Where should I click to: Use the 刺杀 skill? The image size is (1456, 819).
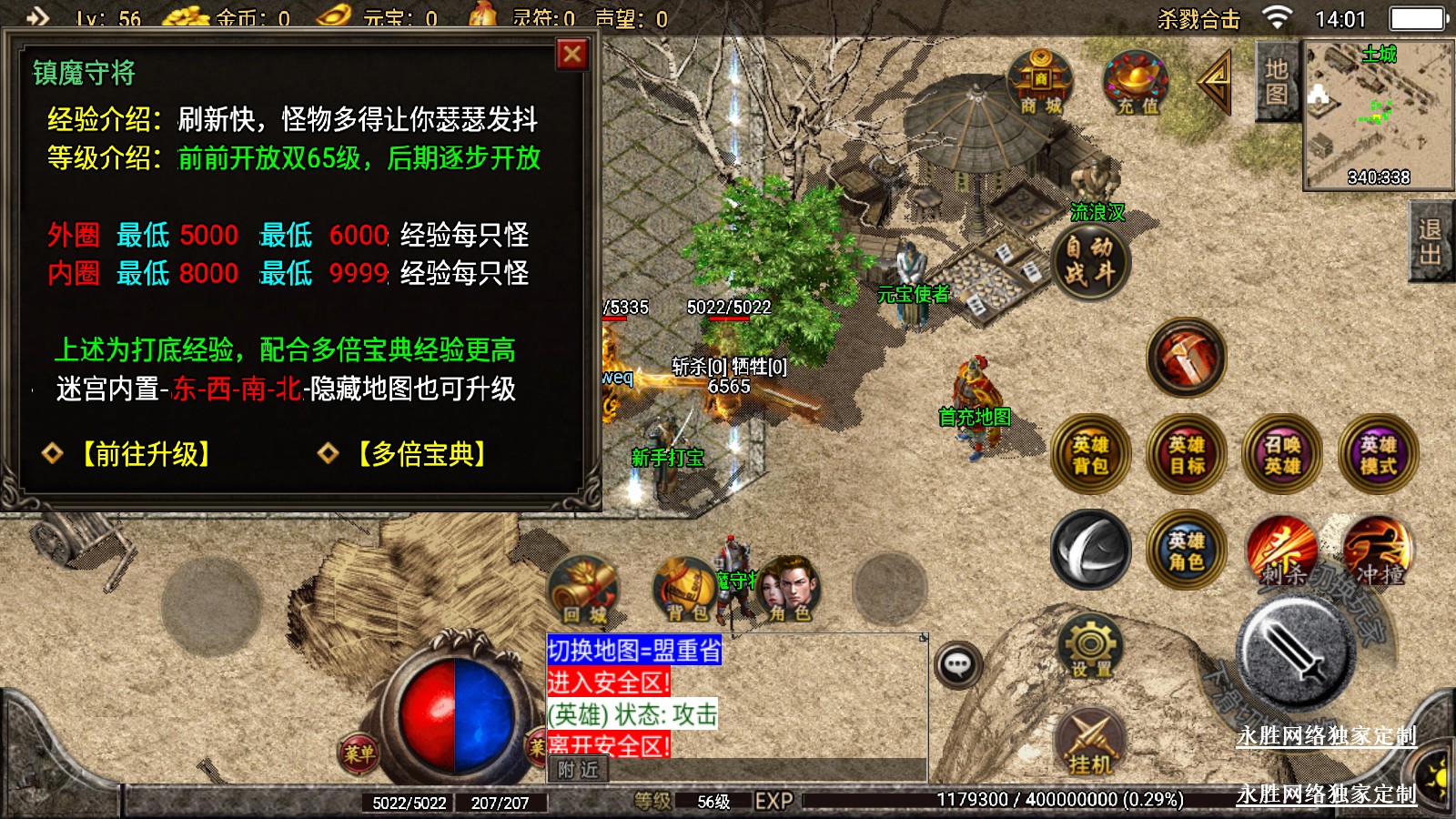[1282, 551]
